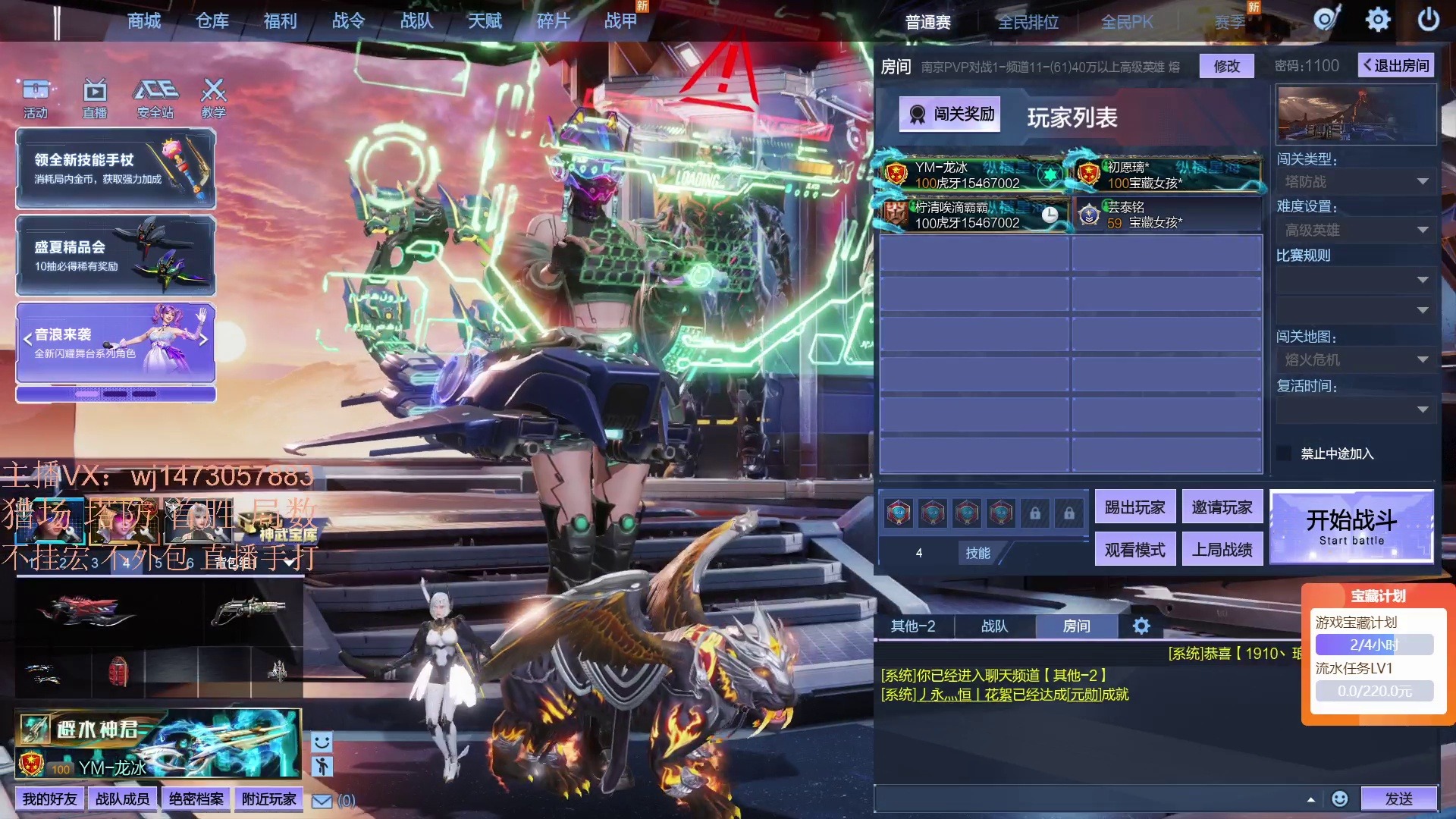Image resolution: width=1456 pixels, height=819 pixels.
Task: Open the 商城 shop menu
Action: pos(144,21)
